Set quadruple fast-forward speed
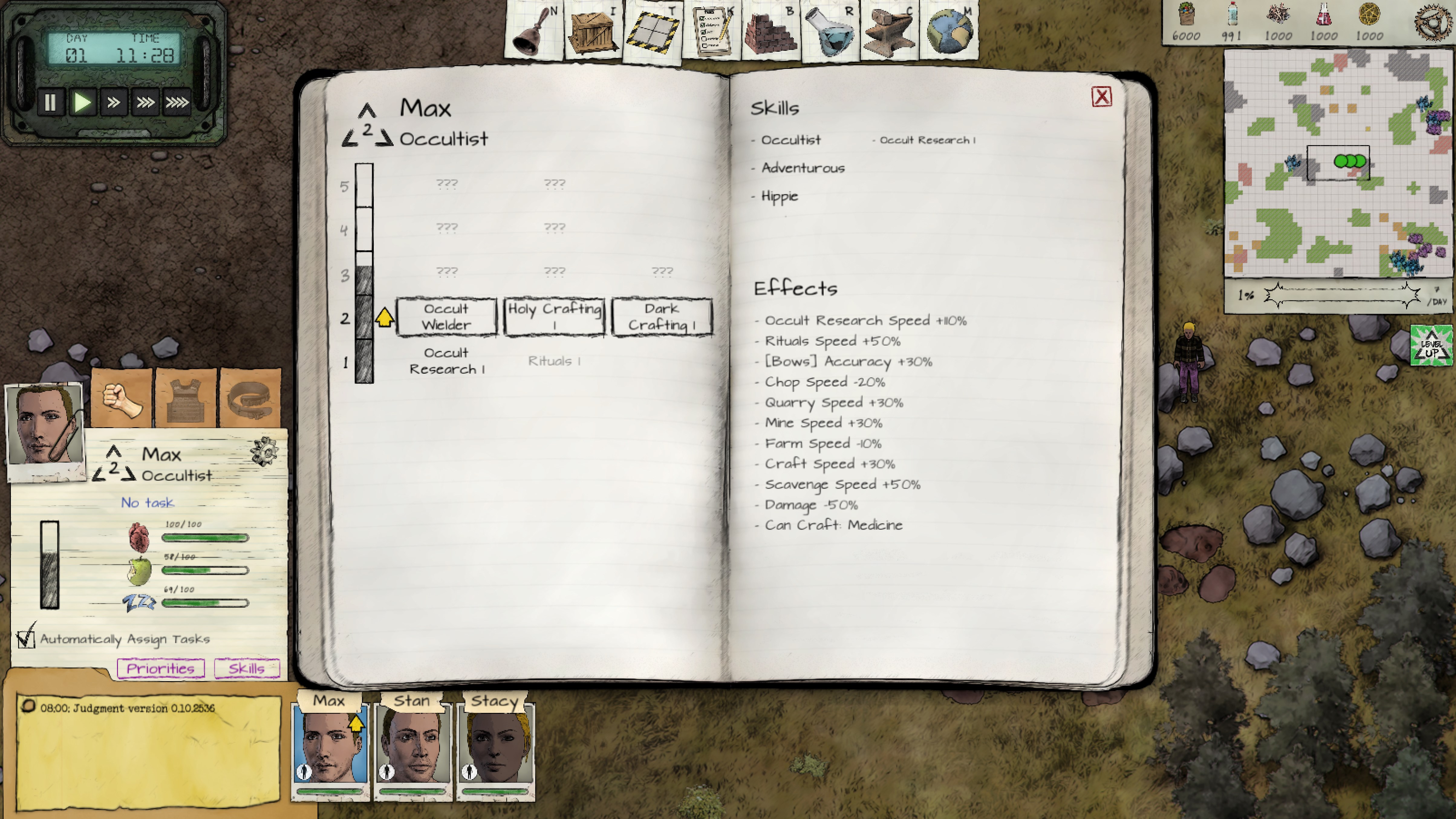Screen dimensions: 1456x819 click(x=177, y=102)
